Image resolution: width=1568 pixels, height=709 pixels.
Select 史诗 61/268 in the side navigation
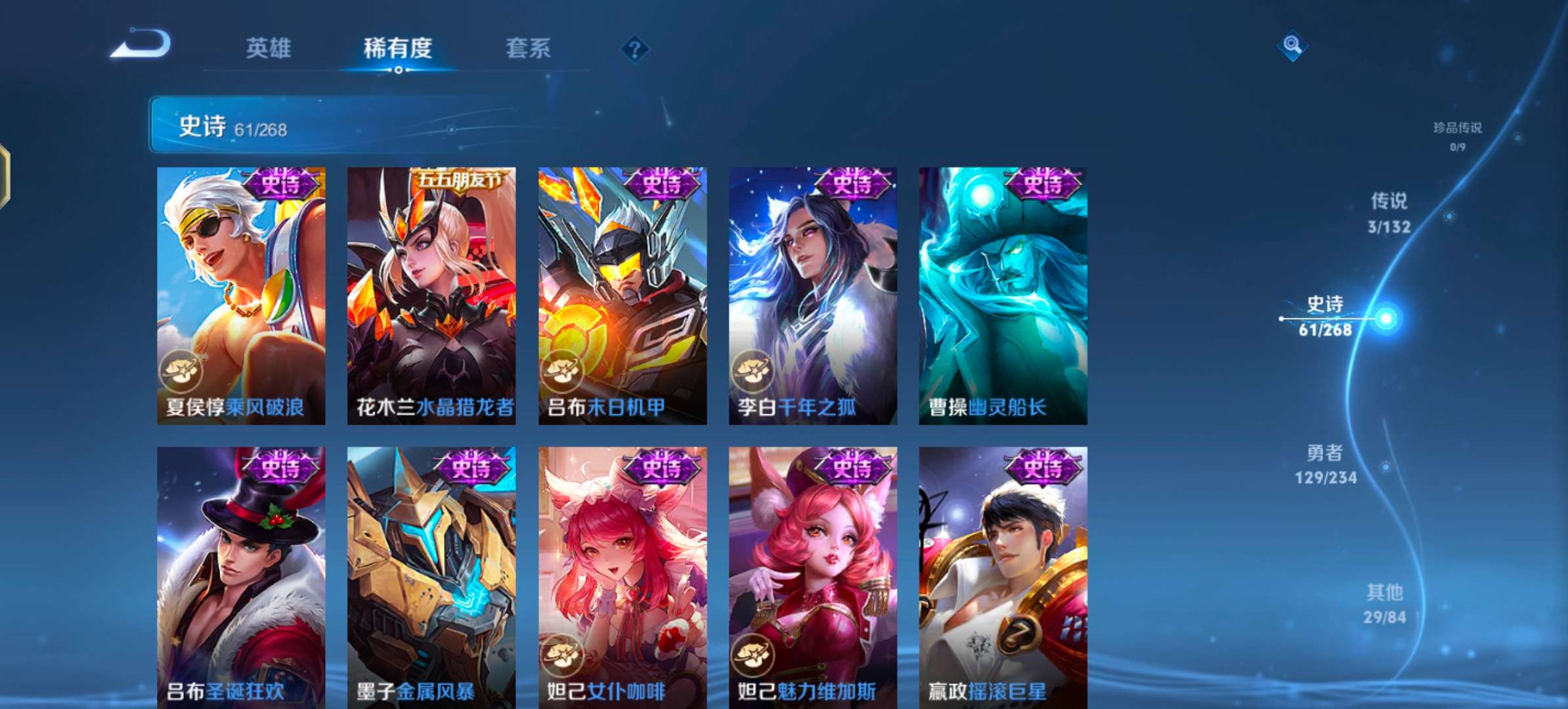click(x=1326, y=316)
